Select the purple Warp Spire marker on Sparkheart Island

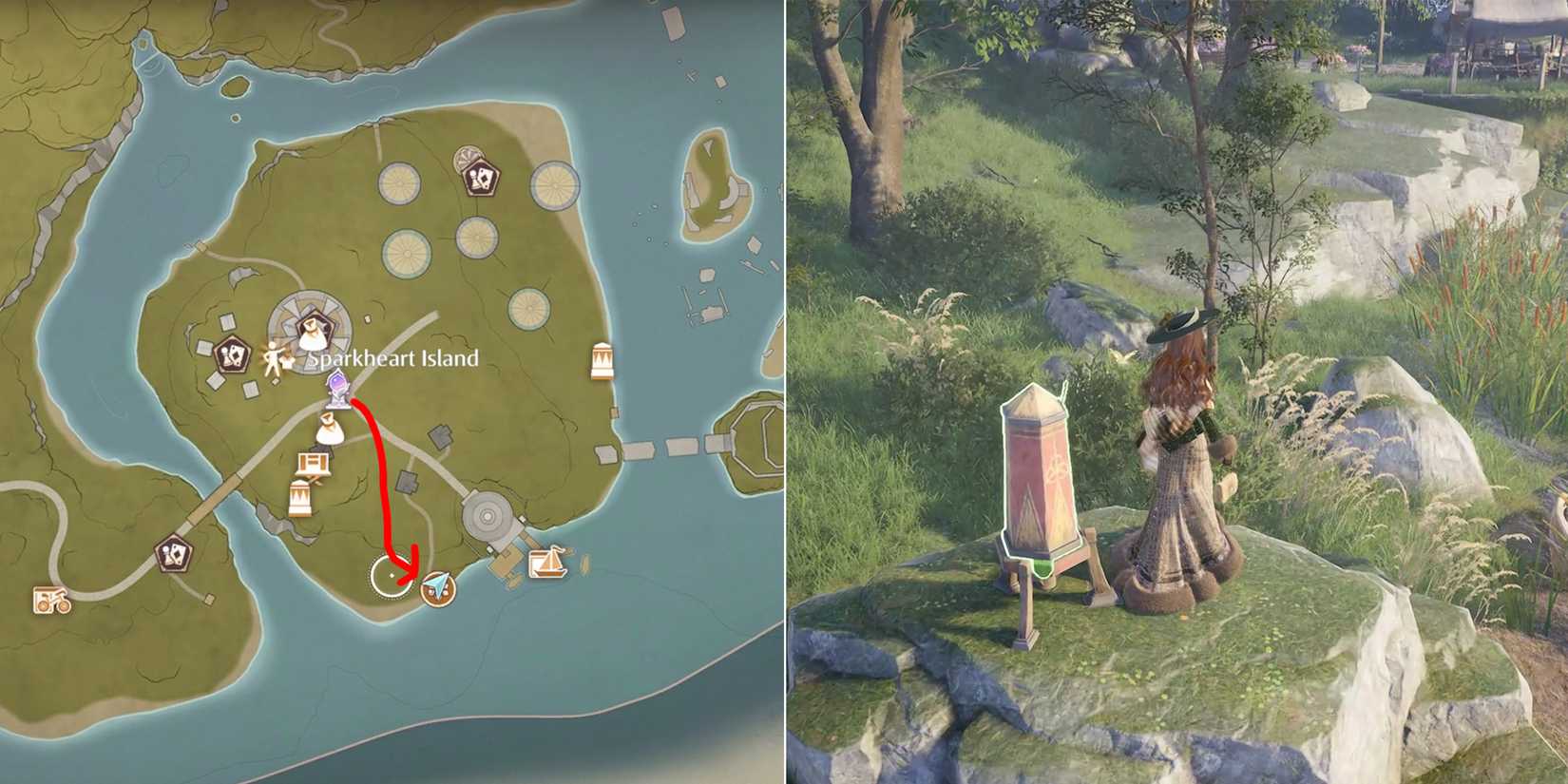[337, 387]
